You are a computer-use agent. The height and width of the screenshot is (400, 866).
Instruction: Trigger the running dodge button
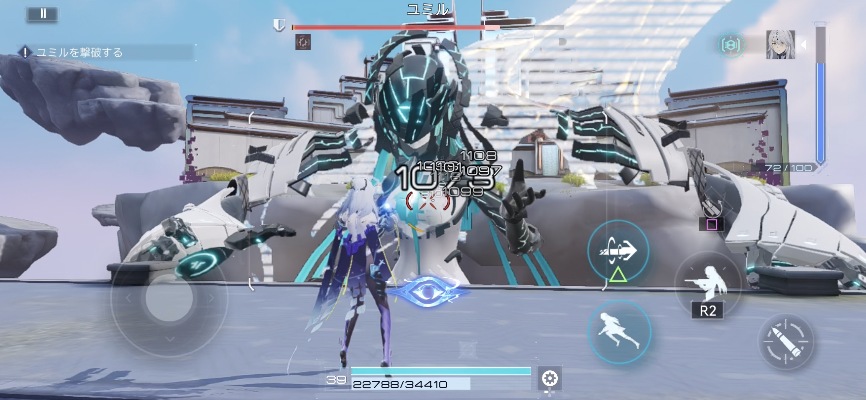(x=619, y=331)
